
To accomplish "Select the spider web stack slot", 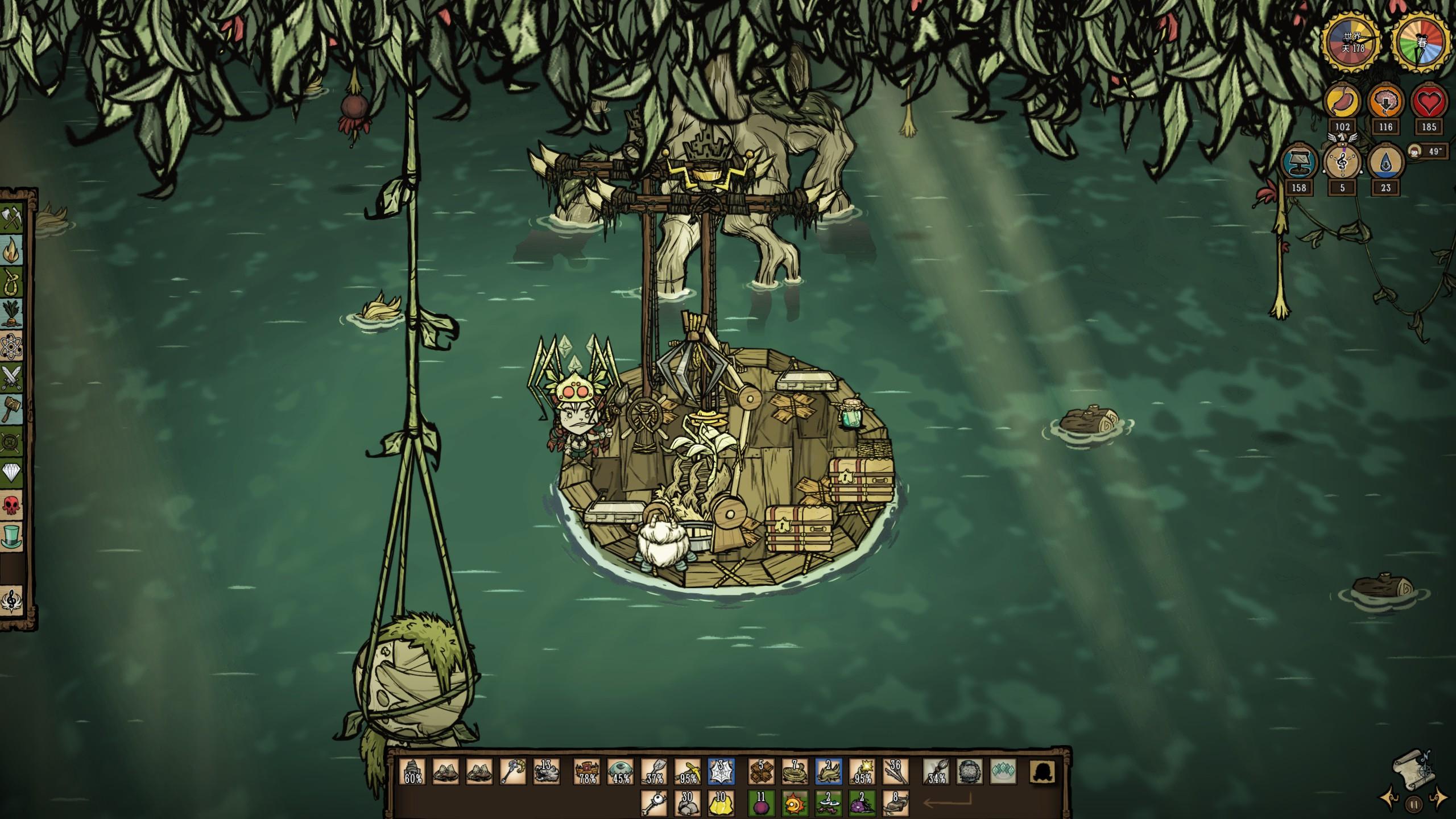I will [721, 772].
